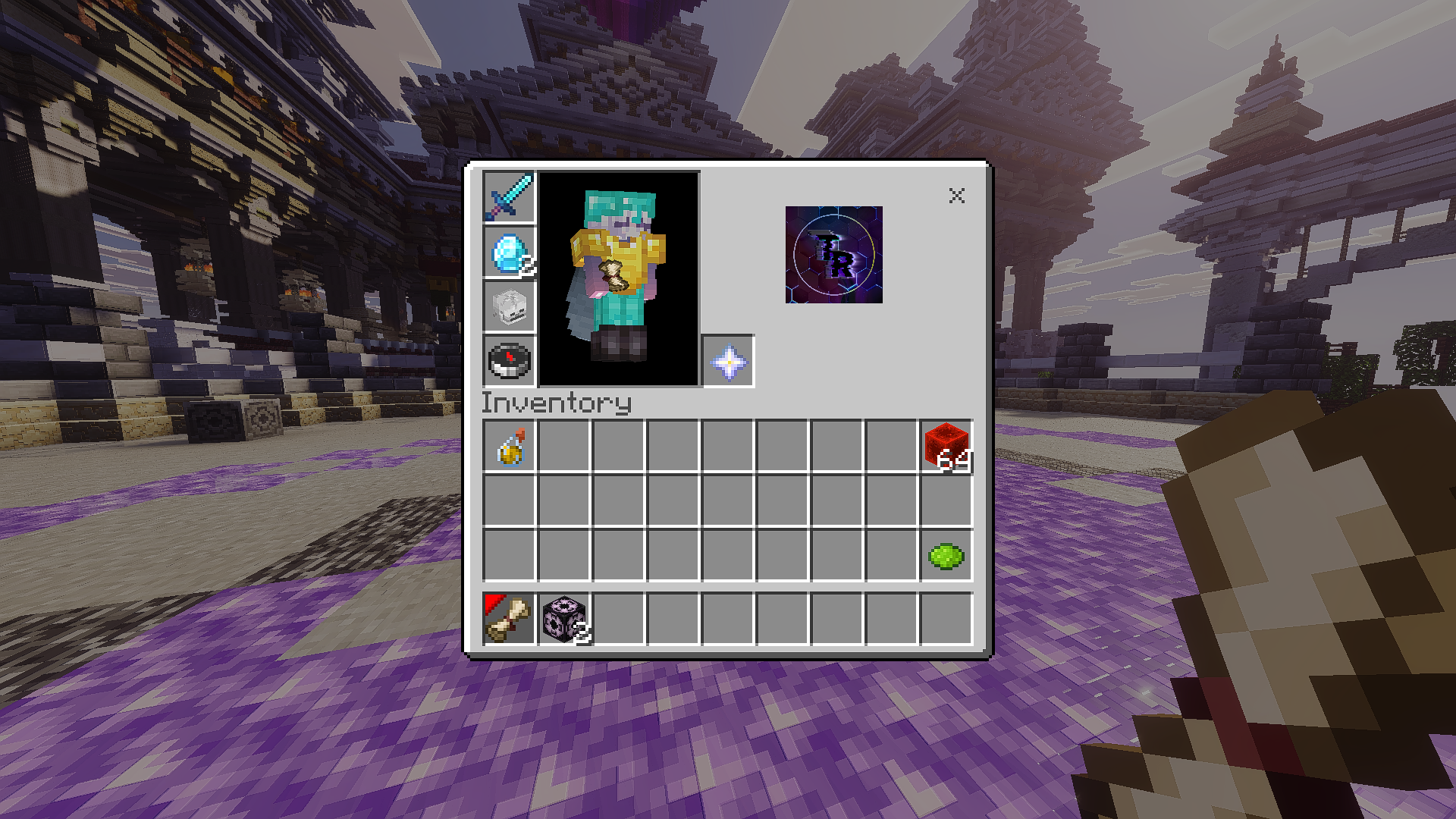Image resolution: width=1456 pixels, height=819 pixels.
Task: Select the skeleton skull slot
Action: click(509, 307)
